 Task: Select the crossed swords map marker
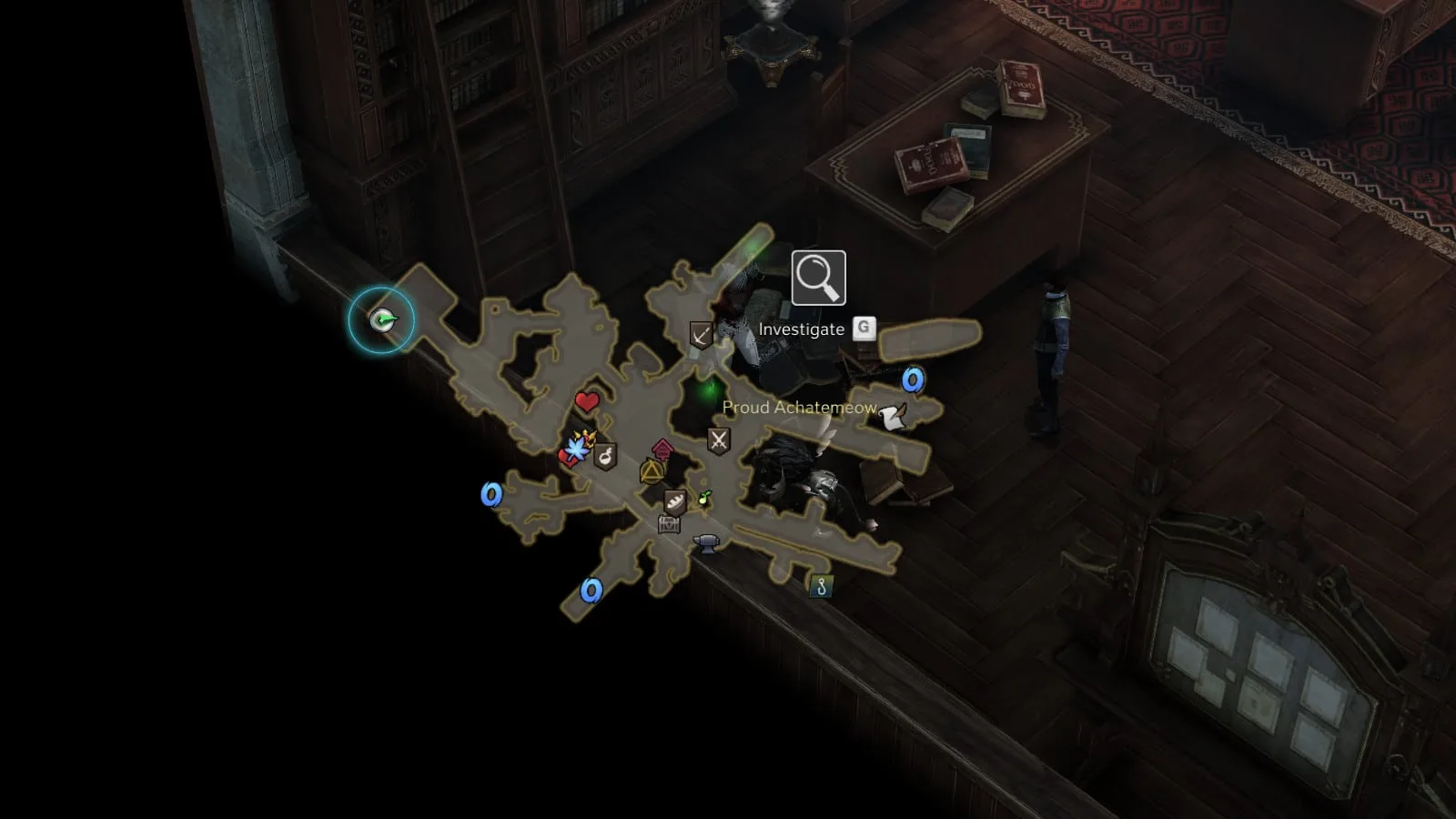pyautogui.click(x=719, y=441)
